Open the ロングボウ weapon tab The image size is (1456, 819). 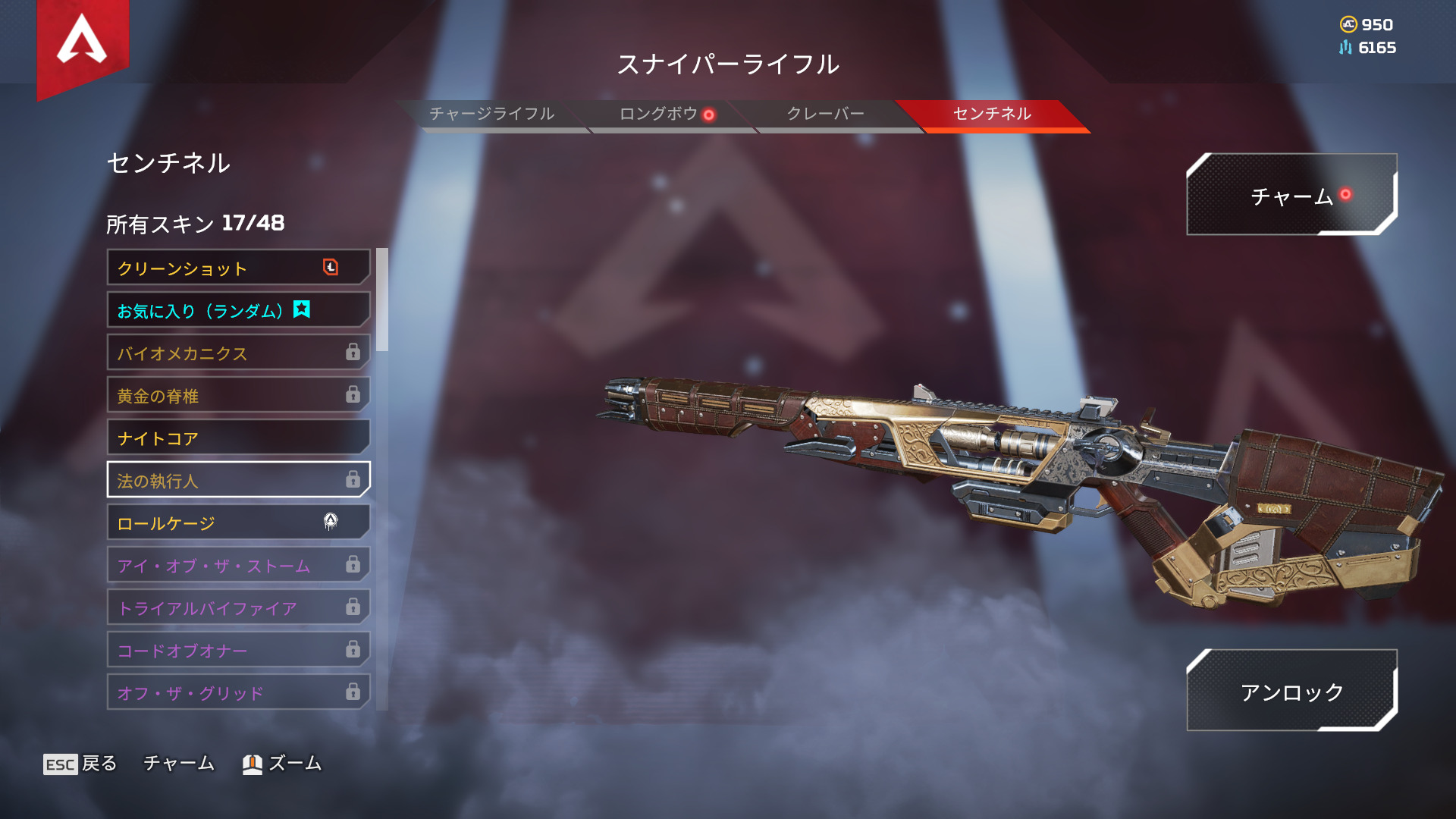click(658, 114)
